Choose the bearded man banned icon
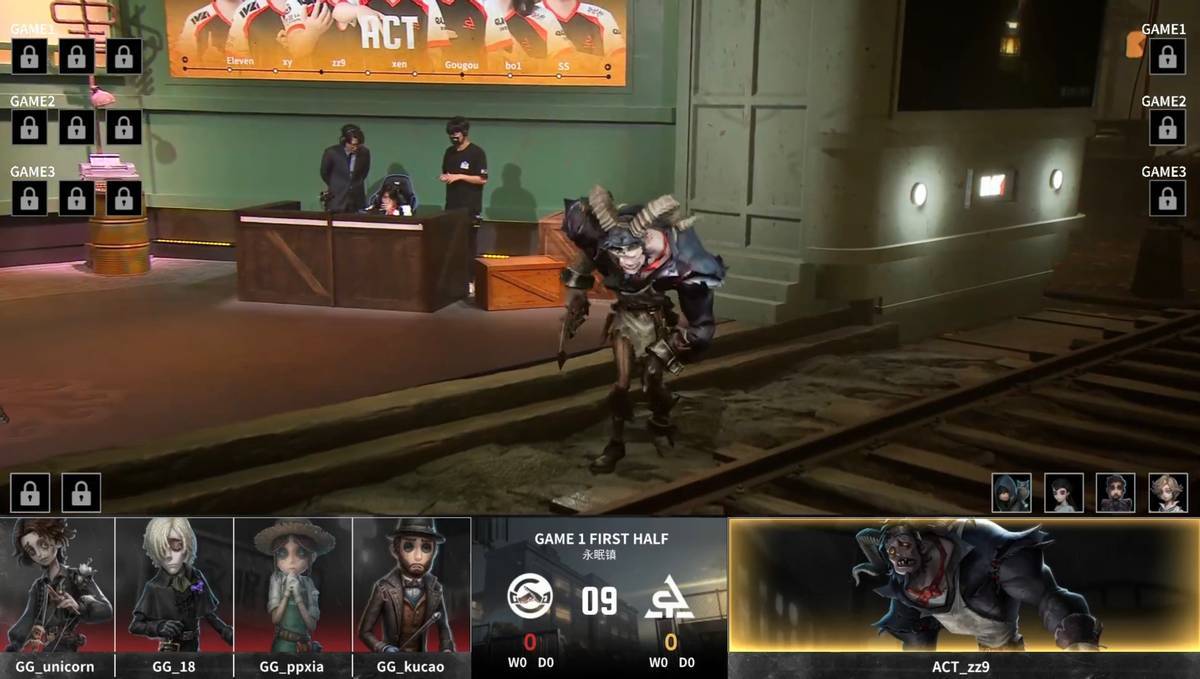The width and height of the screenshot is (1200, 679). tap(1115, 493)
